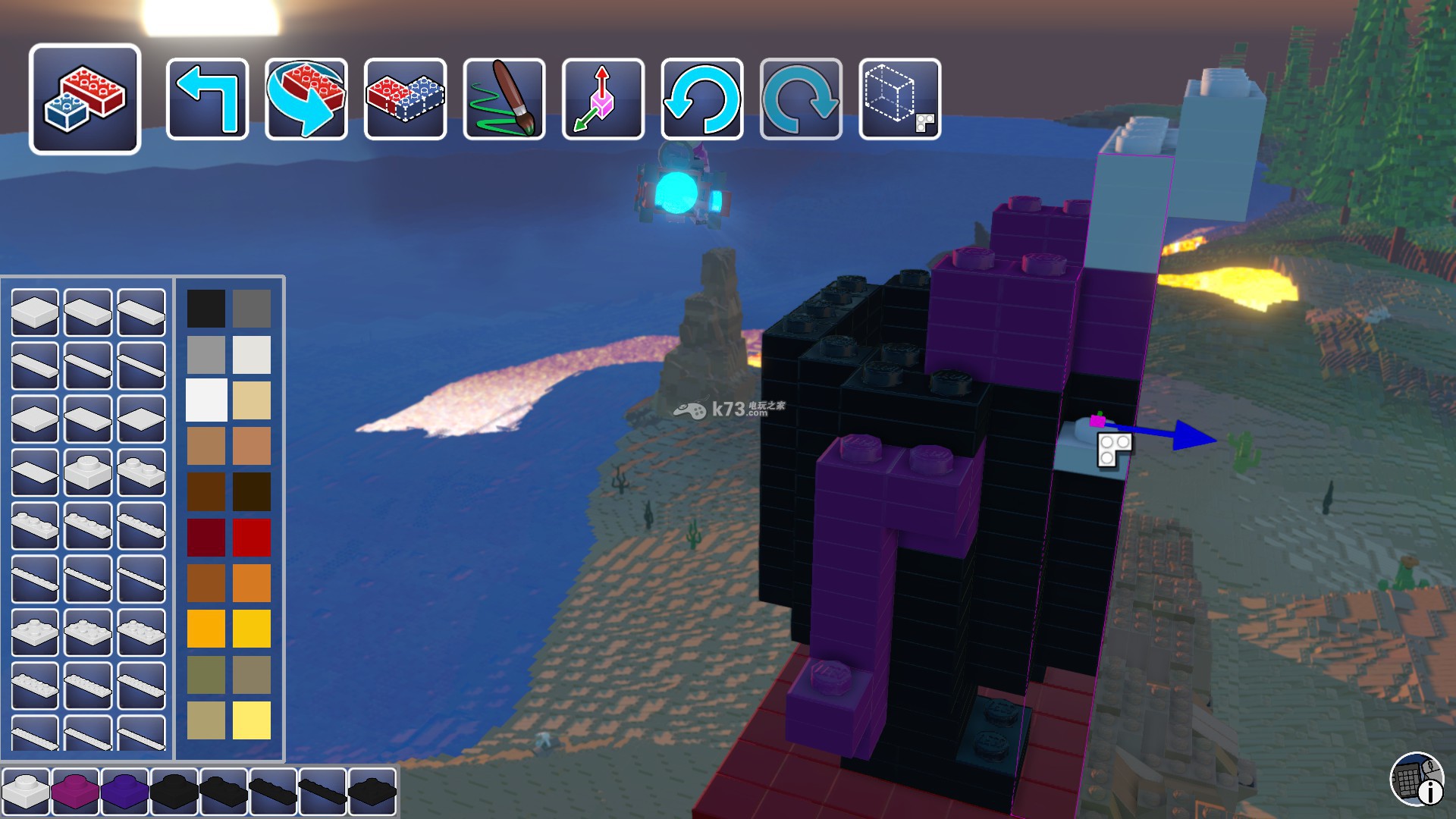Select the rotate brick tool
Image resolution: width=1456 pixels, height=819 pixels.
pos(306,99)
